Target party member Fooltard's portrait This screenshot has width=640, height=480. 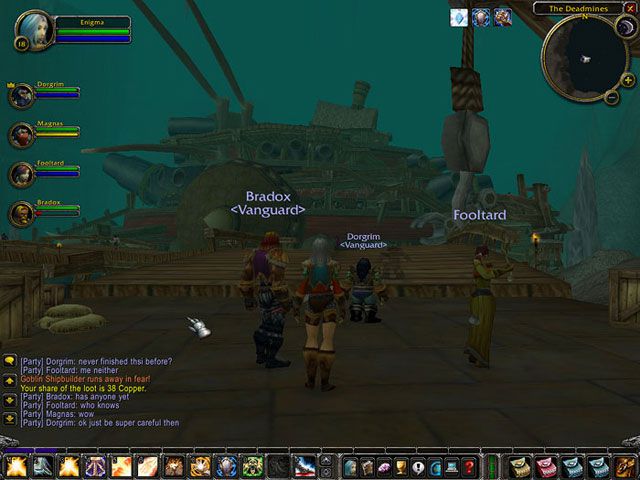tap(21, 174)
